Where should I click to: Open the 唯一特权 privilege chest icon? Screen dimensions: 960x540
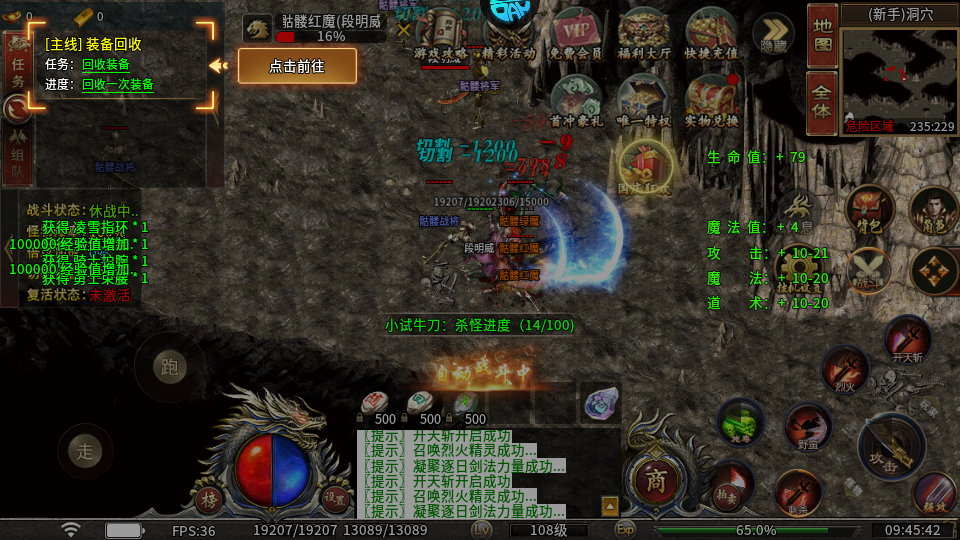644,101
